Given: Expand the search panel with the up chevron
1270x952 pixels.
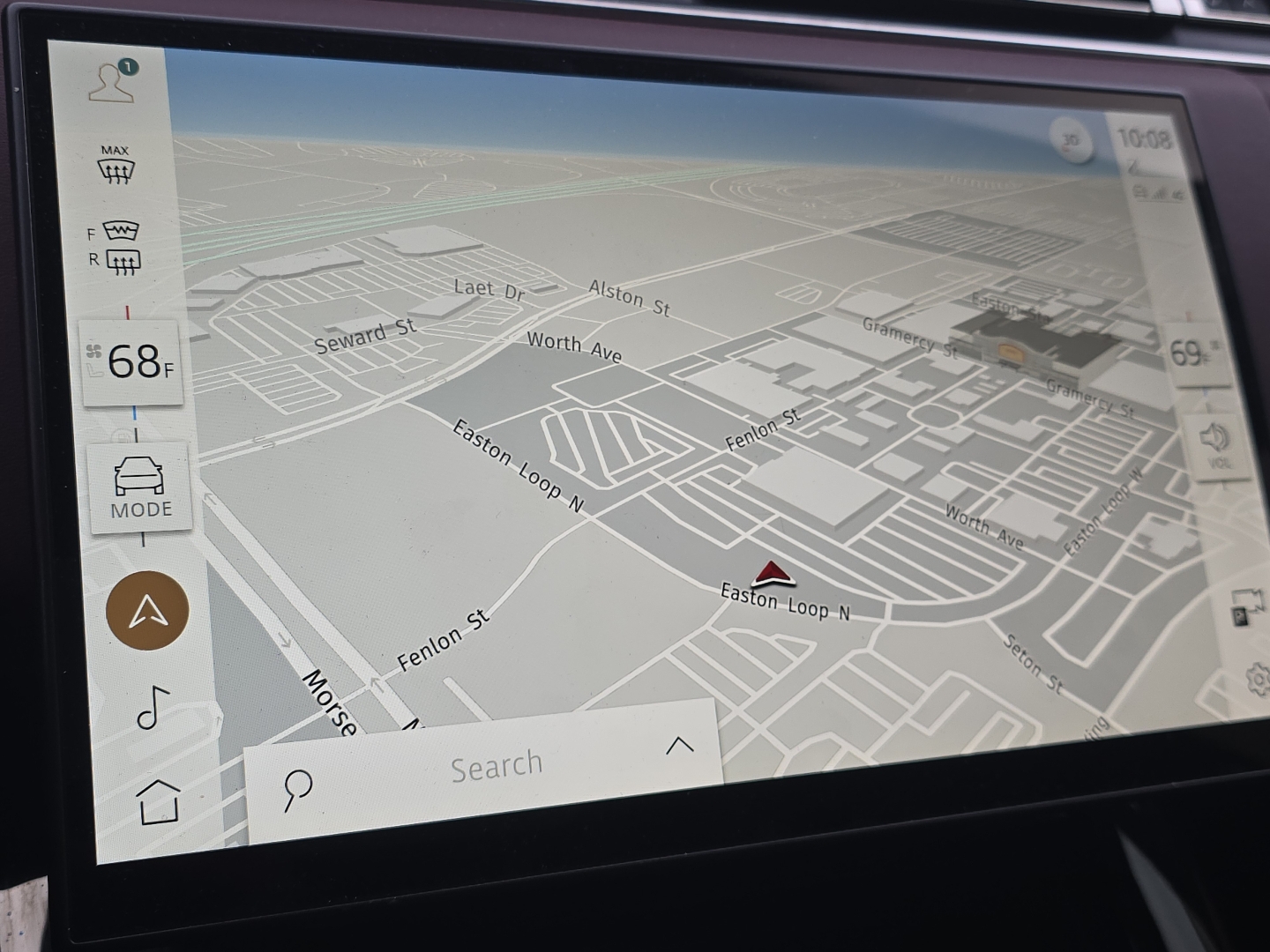Looking at the screenshot, I should 679,747.
